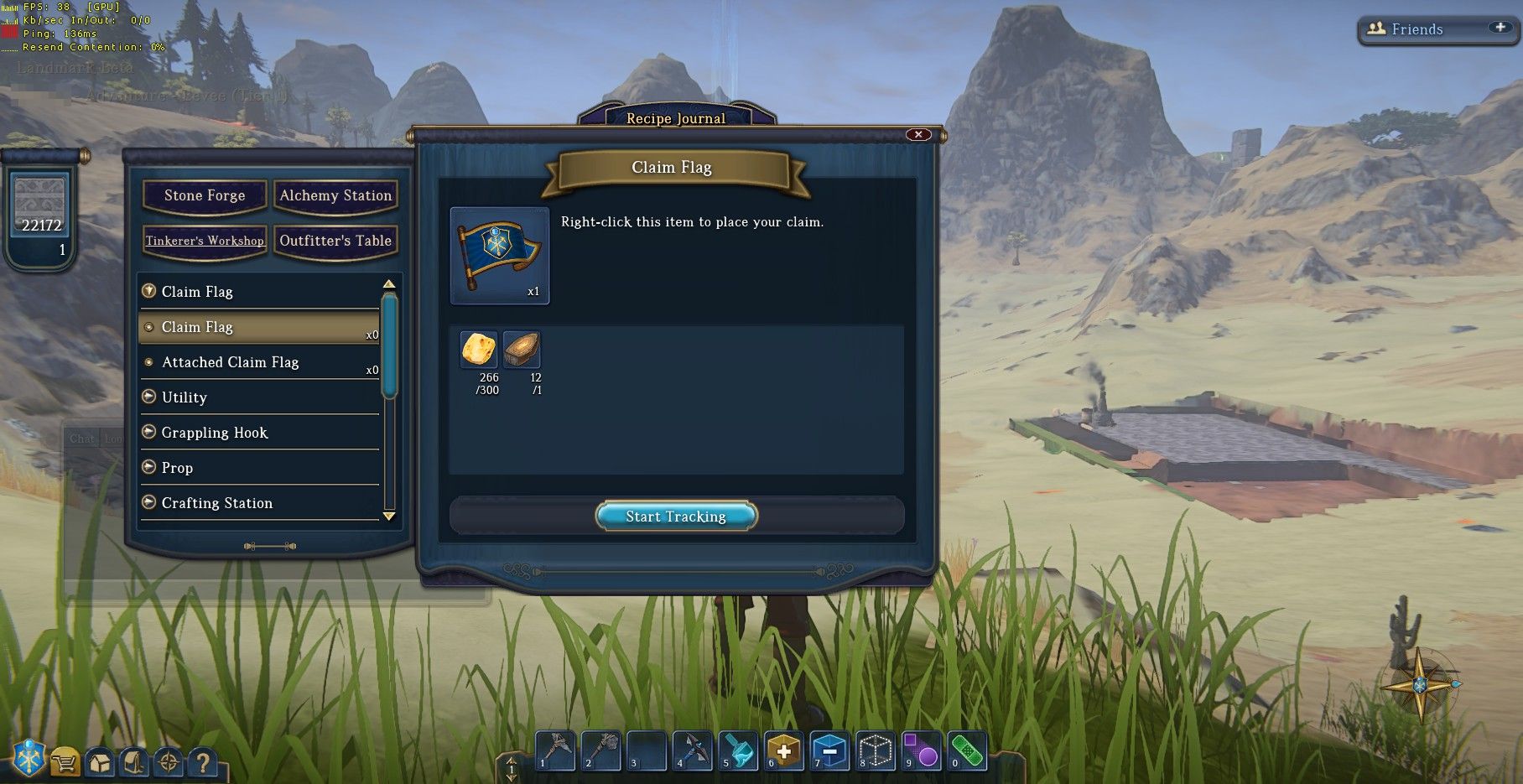
Task: Click the Start Tracking button
Action: (676, 516)
